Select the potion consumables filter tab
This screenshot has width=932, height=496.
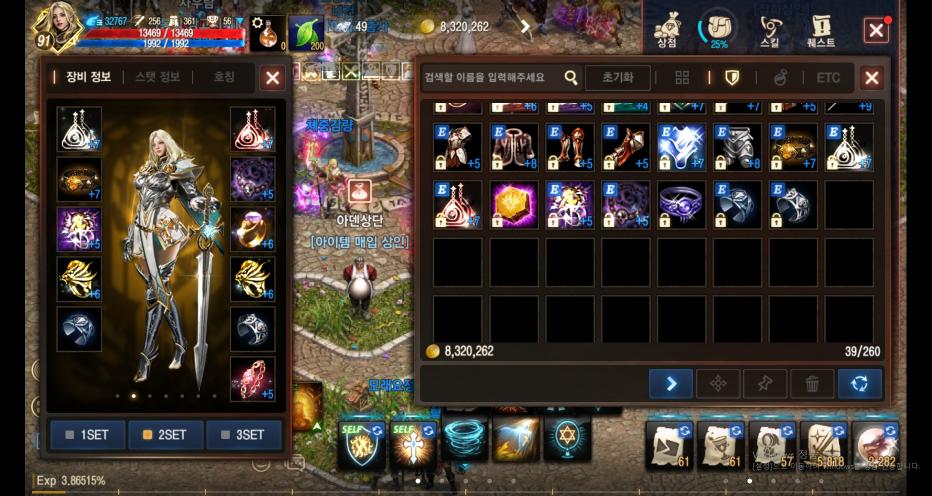click(x=781, y=78)
